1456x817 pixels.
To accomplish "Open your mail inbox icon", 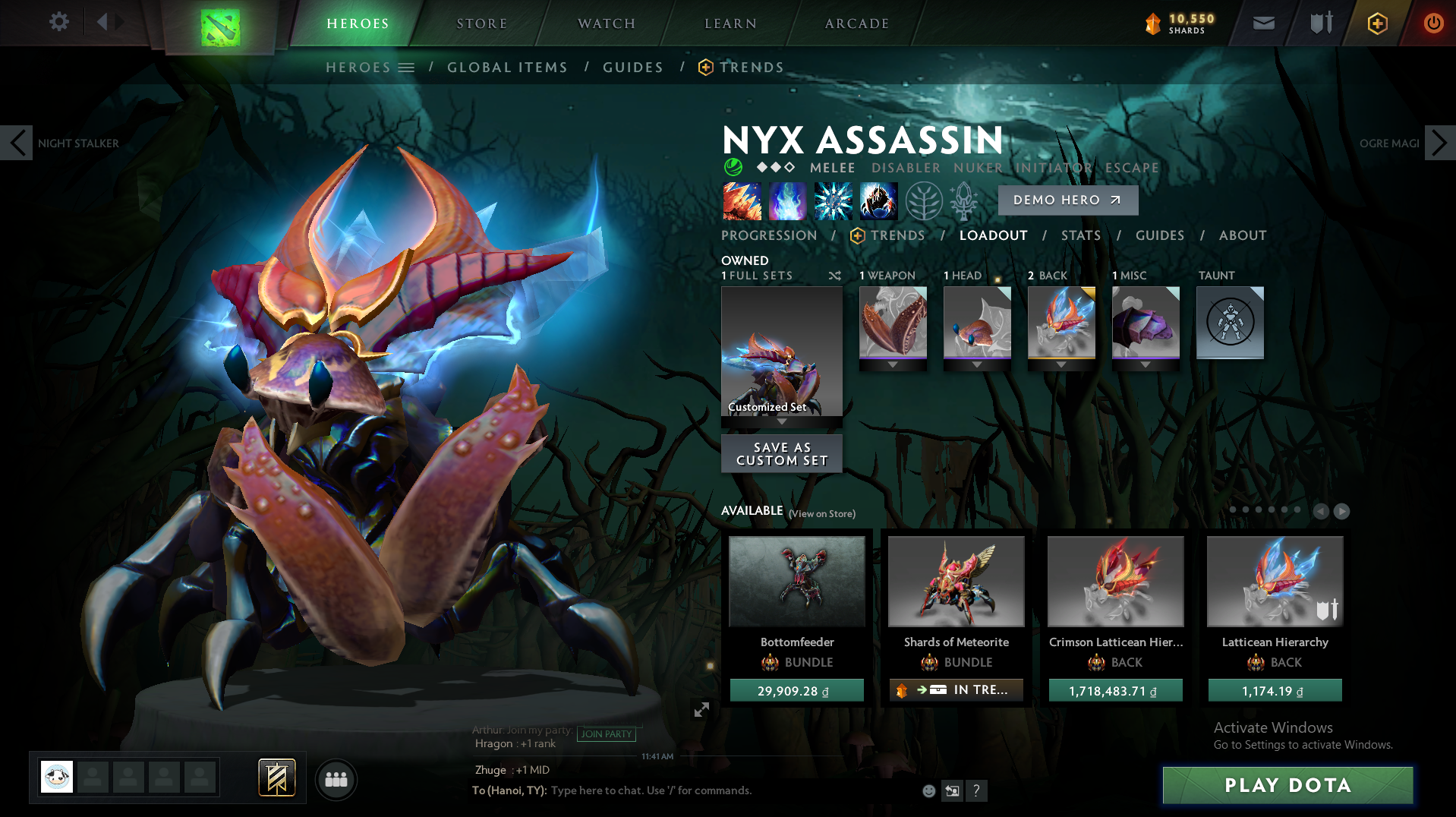I will [x=1262, y=22].
